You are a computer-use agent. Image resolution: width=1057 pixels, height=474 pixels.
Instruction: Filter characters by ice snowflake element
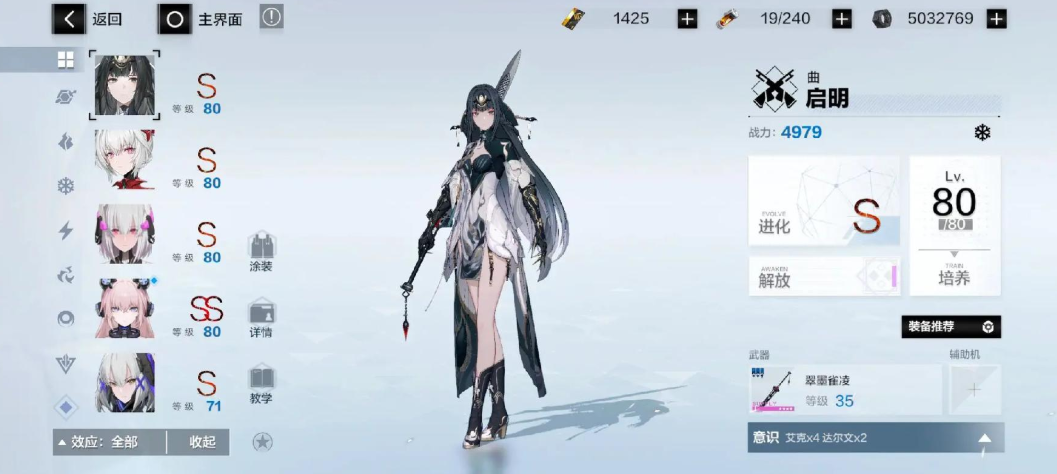(x=66, y=186)
